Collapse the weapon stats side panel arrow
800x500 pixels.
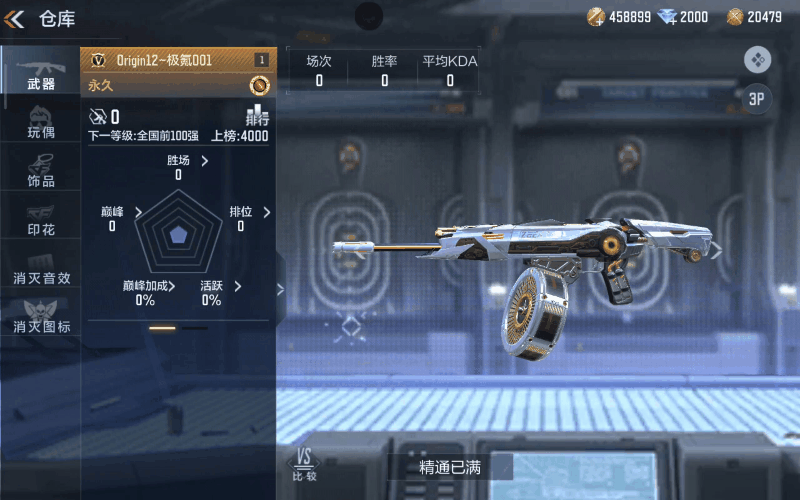(x=280, y=290)
